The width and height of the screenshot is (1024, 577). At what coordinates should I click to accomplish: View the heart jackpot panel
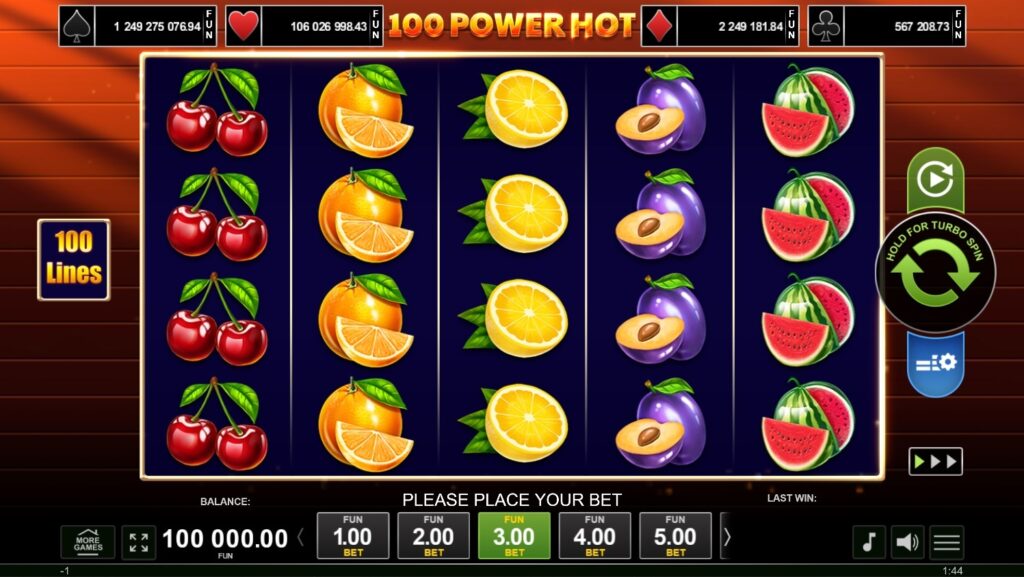(x=303, y=26)
